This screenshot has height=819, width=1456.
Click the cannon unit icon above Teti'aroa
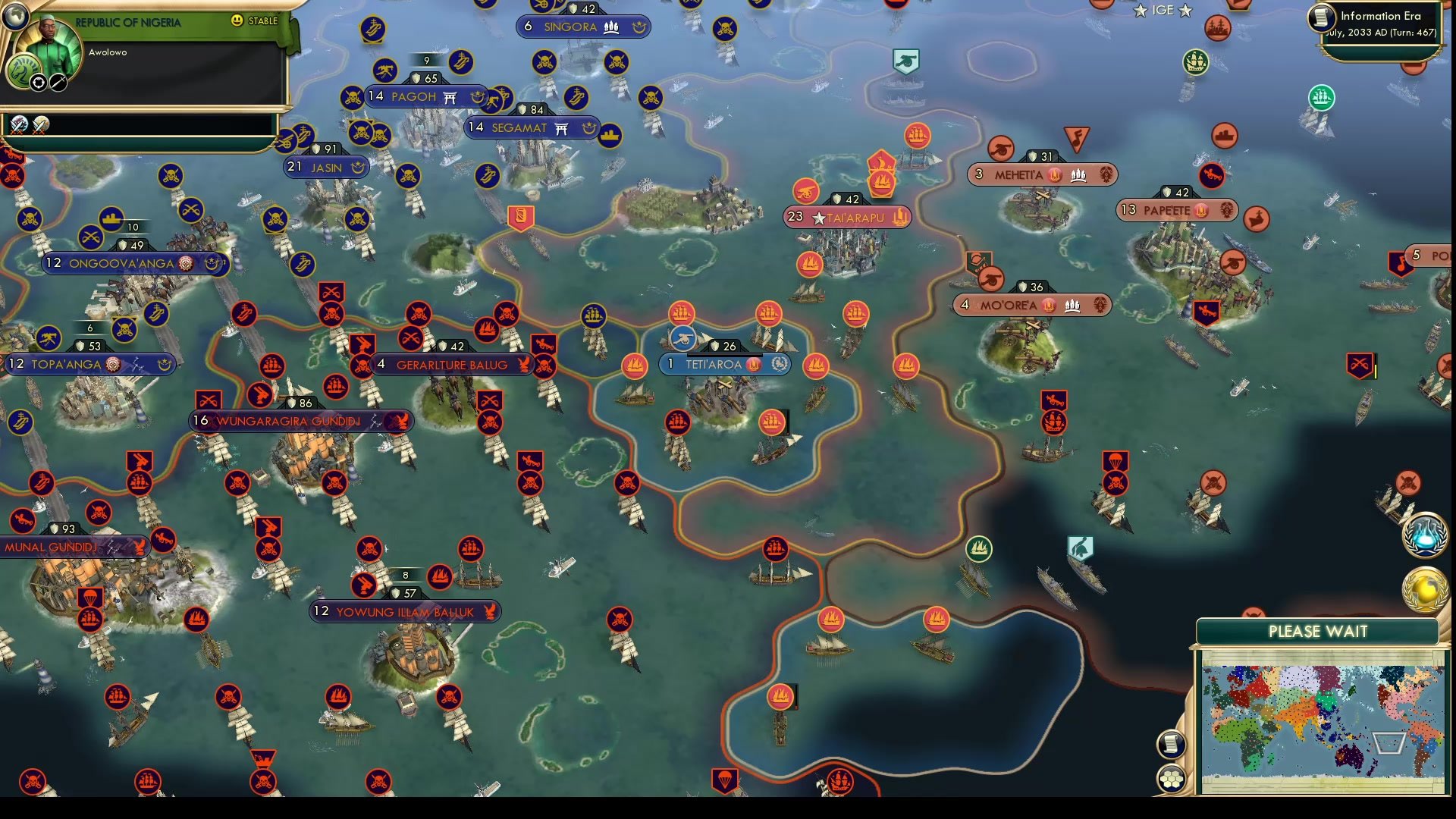[x=682, y=337]
